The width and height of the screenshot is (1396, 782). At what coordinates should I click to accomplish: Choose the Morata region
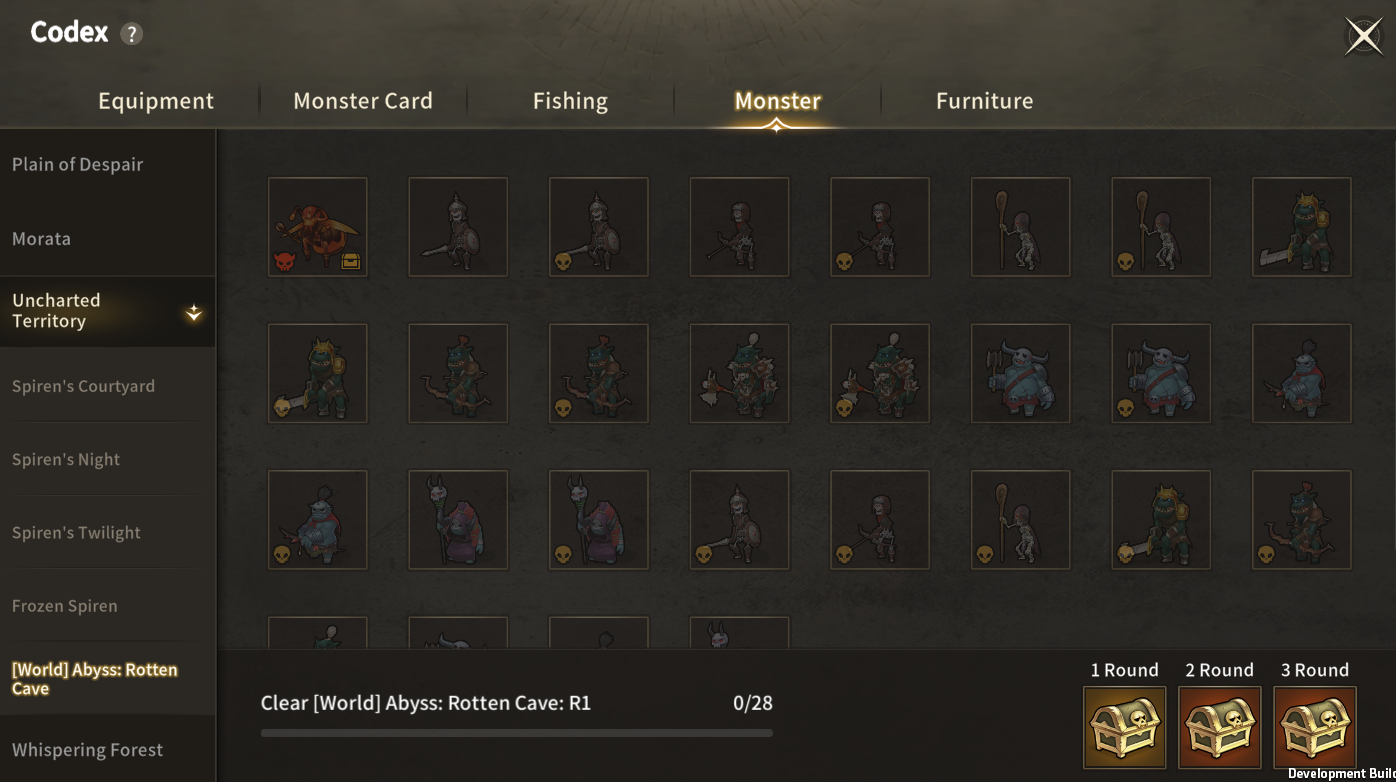pos(42,239)
